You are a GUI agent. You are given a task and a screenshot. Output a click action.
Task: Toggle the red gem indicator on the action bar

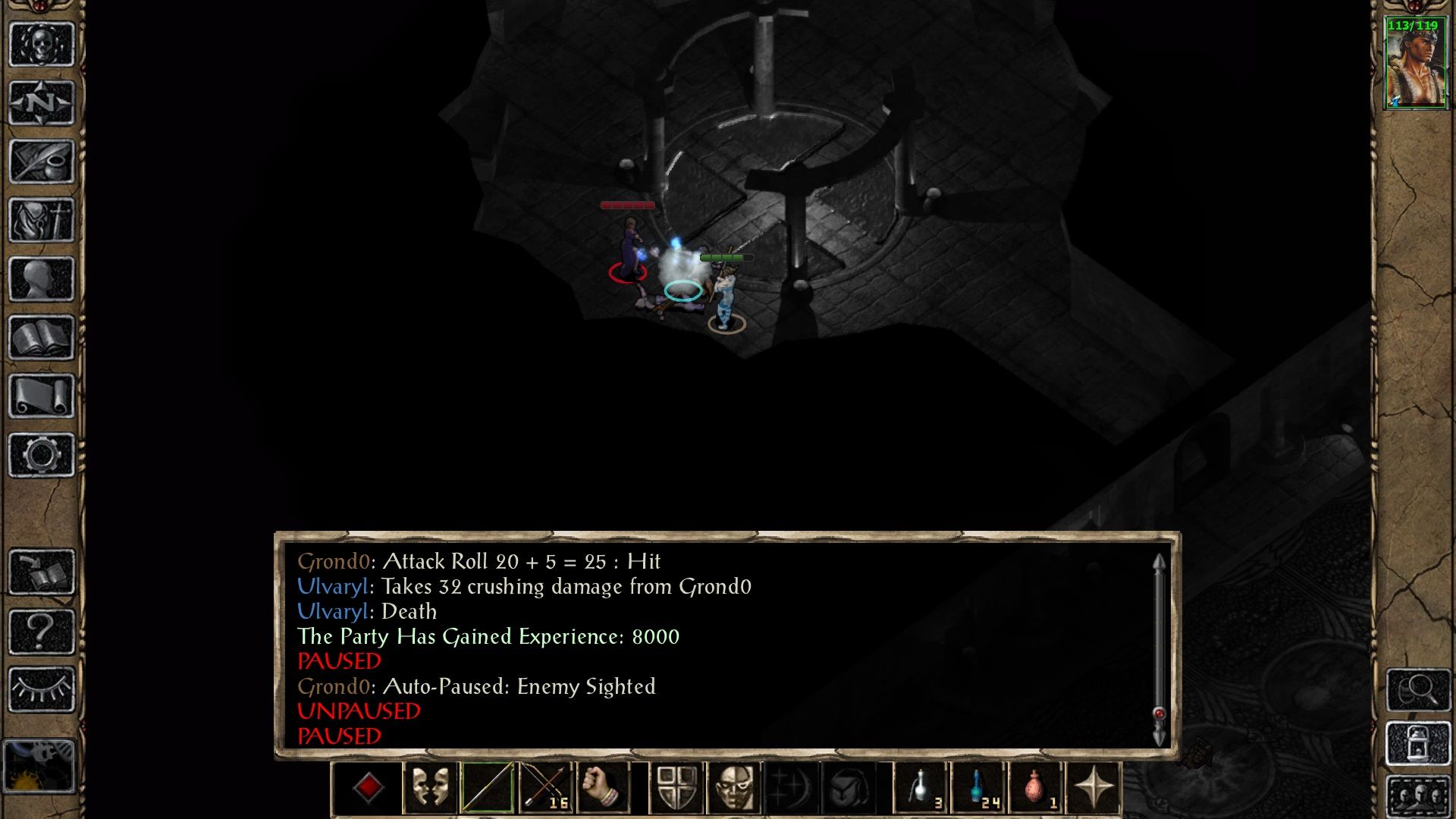[x=369, y=789]
